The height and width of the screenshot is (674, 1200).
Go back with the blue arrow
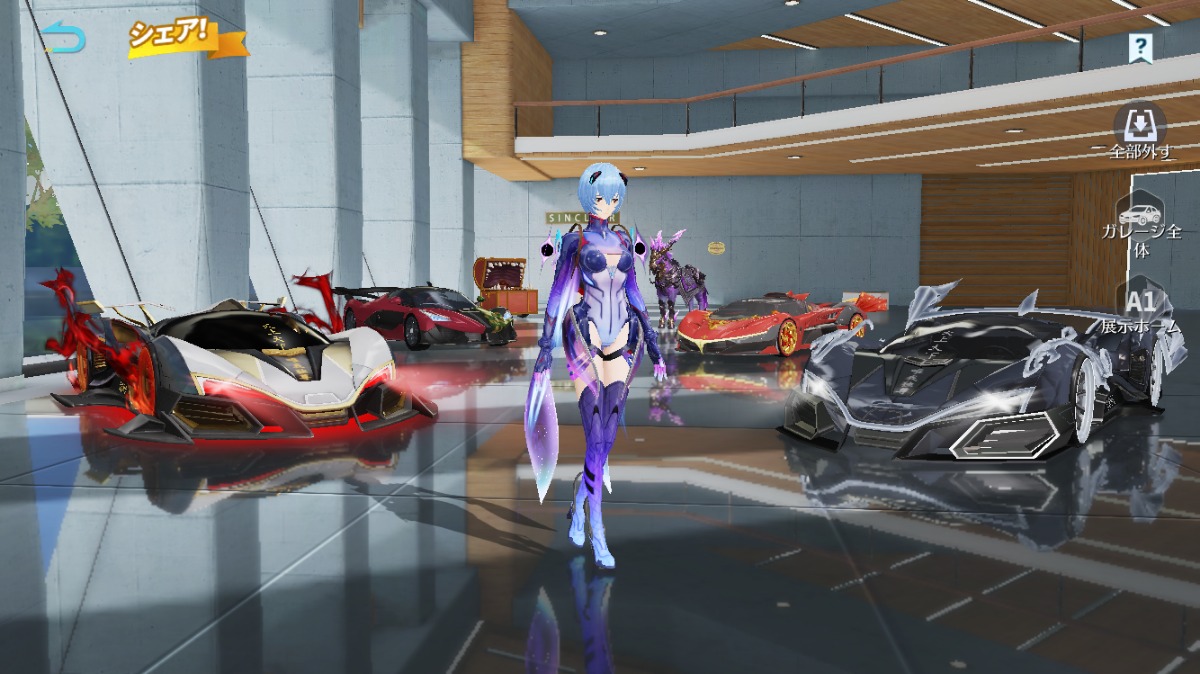point(64,39)
